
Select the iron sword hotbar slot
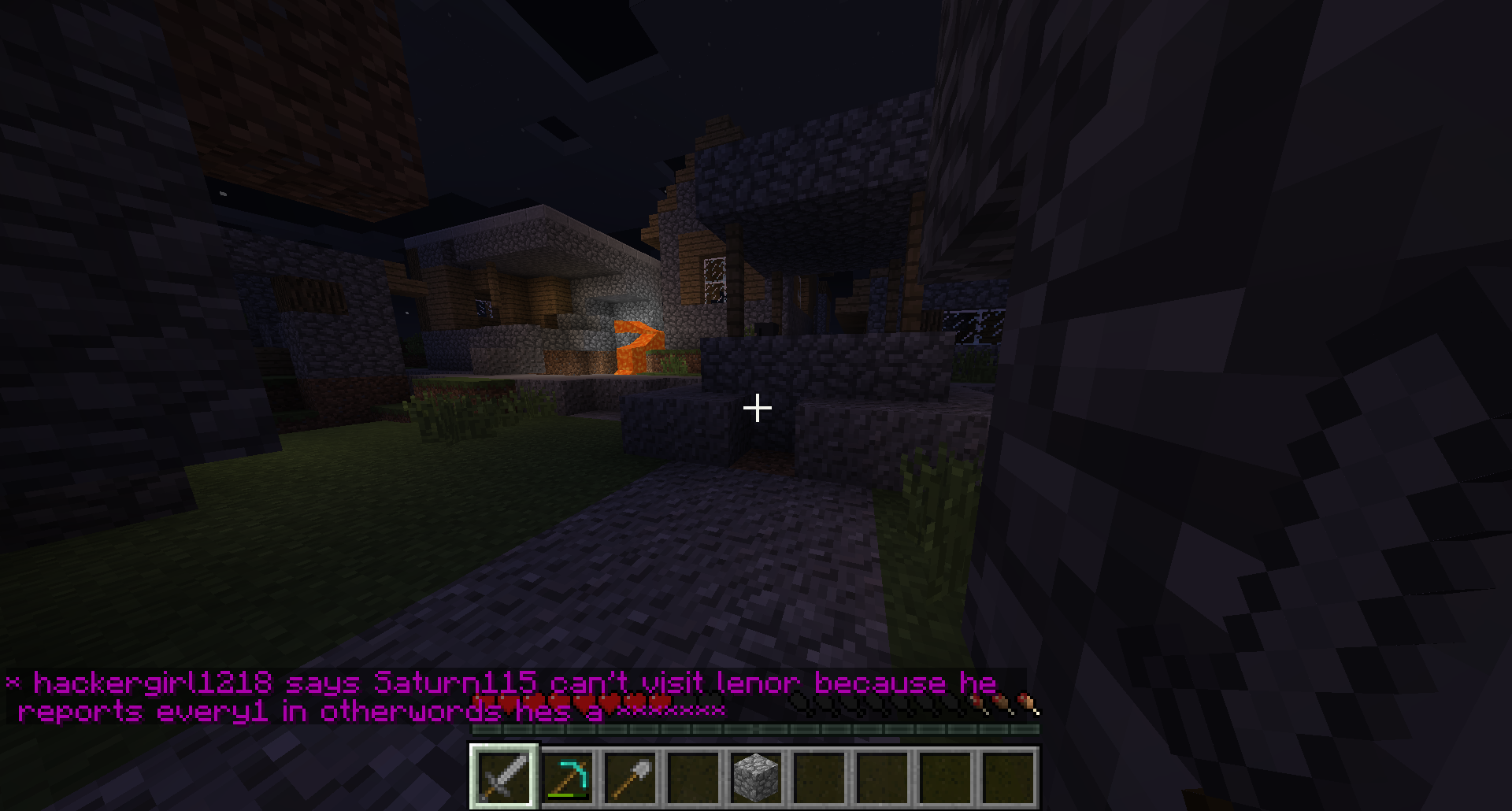pyautogui.click(x=504, y=776)
